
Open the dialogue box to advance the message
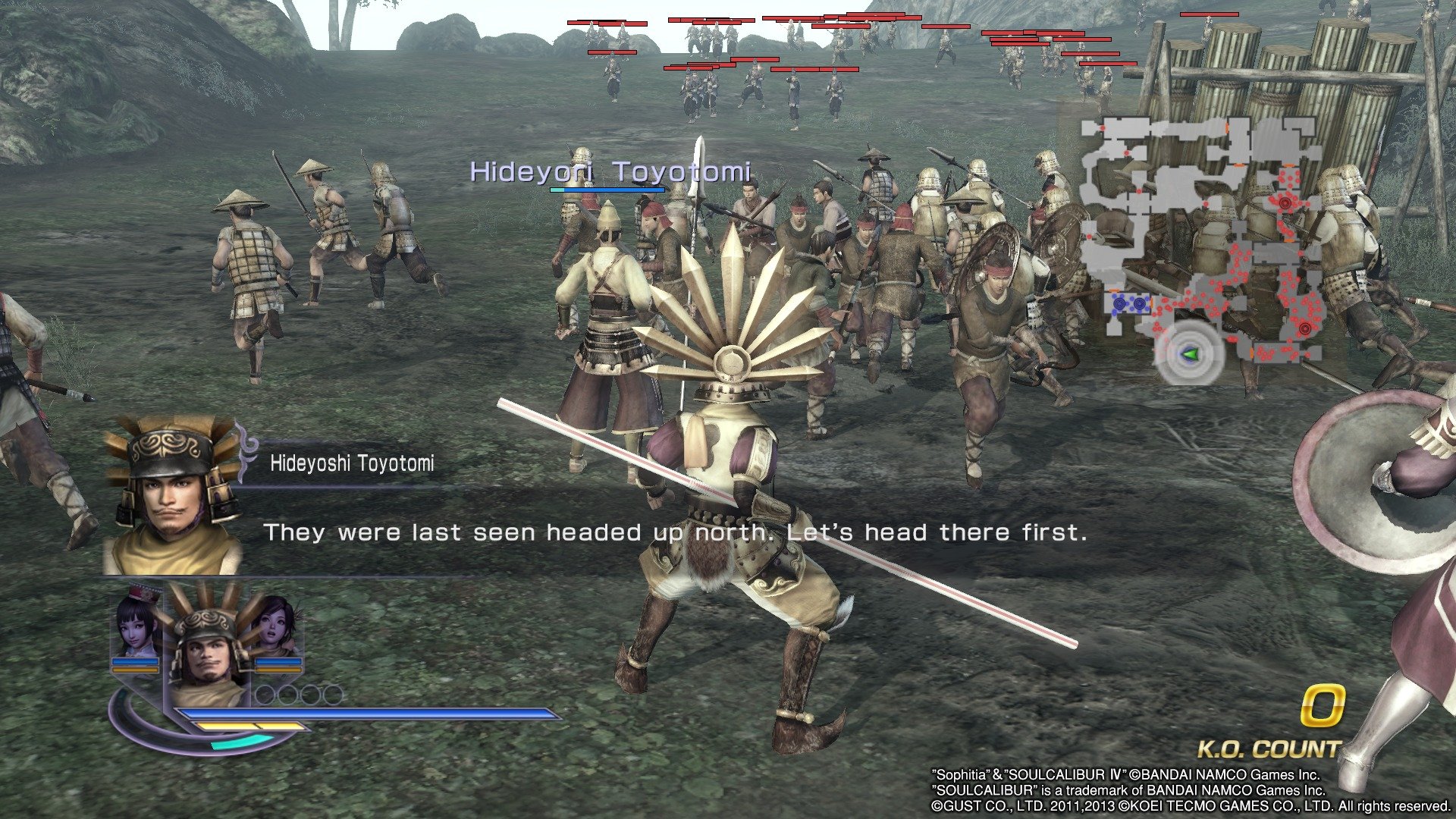pos(675,533)
